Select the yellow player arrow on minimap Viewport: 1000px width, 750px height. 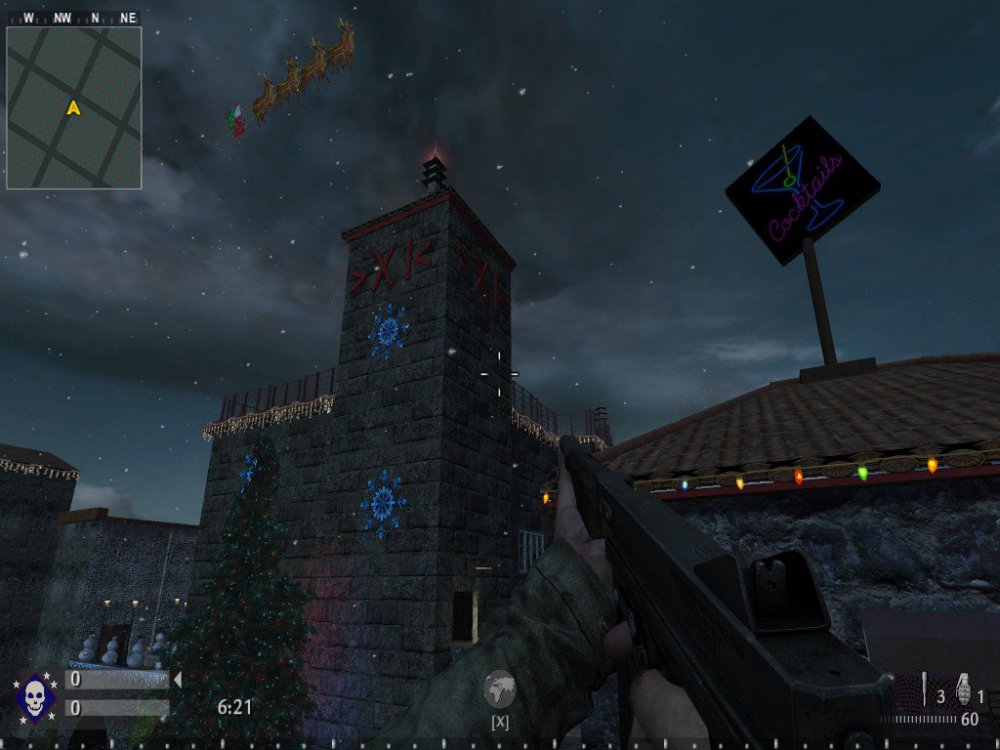pyautogui.click(x=73, y=108)
